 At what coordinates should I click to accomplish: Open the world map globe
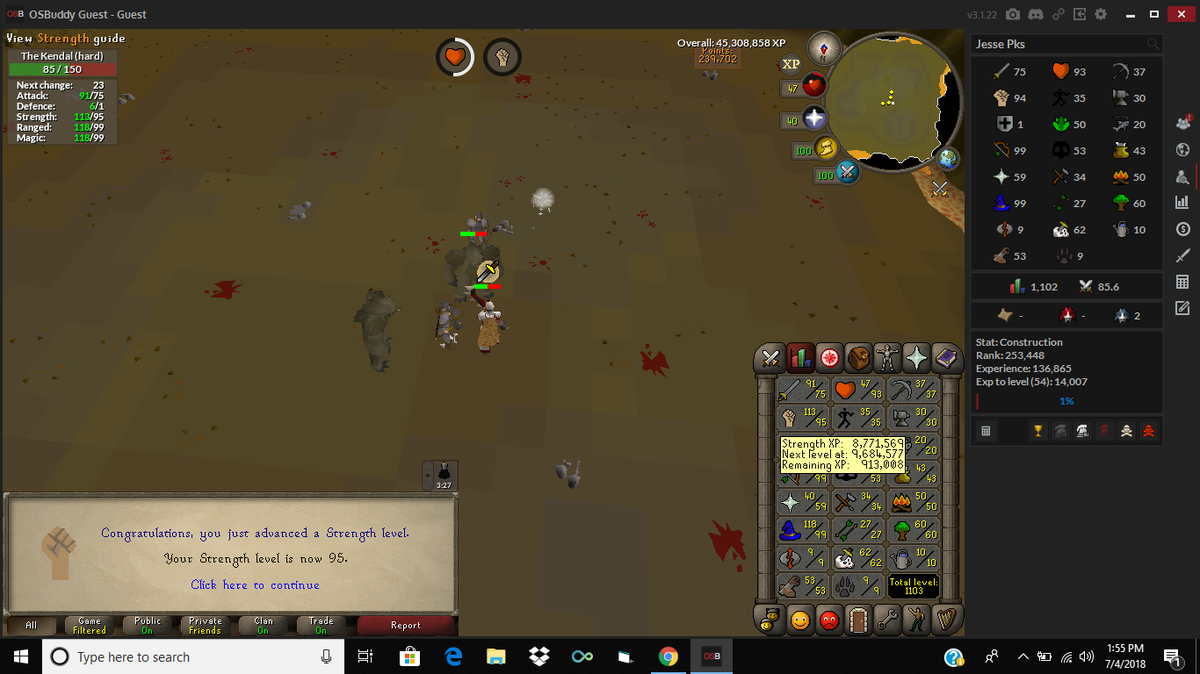tap(946, 158)
